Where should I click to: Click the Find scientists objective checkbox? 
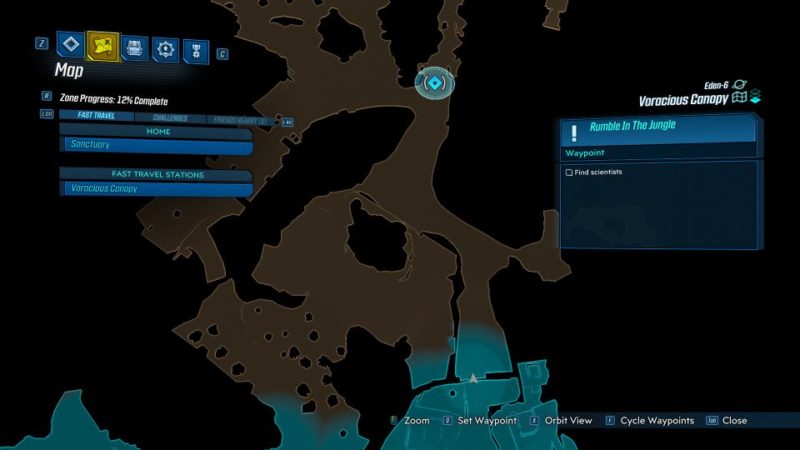coord(570,172)
